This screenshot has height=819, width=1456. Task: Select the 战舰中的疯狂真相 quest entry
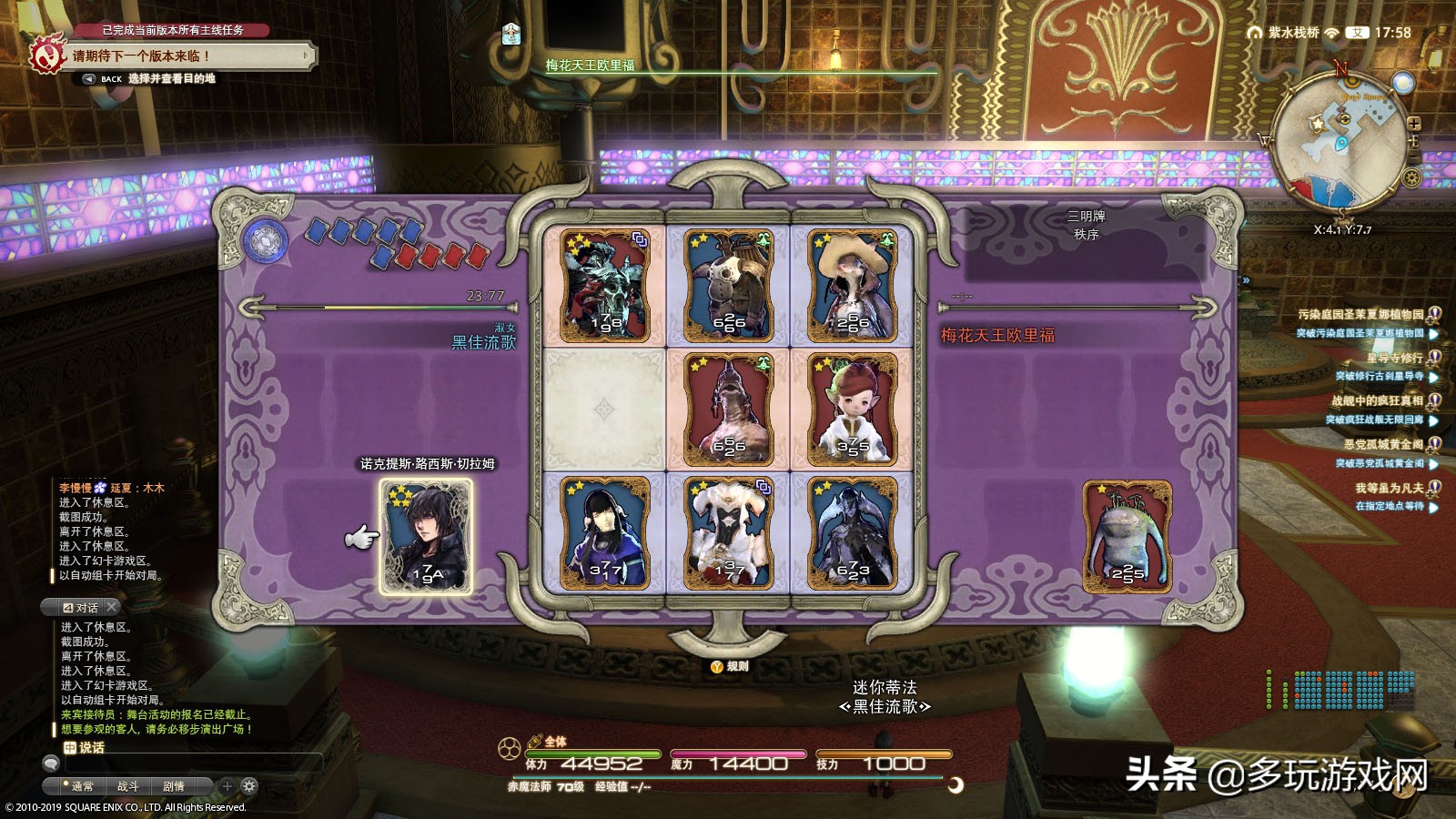pyautogui.click(x=1377, y=401)
